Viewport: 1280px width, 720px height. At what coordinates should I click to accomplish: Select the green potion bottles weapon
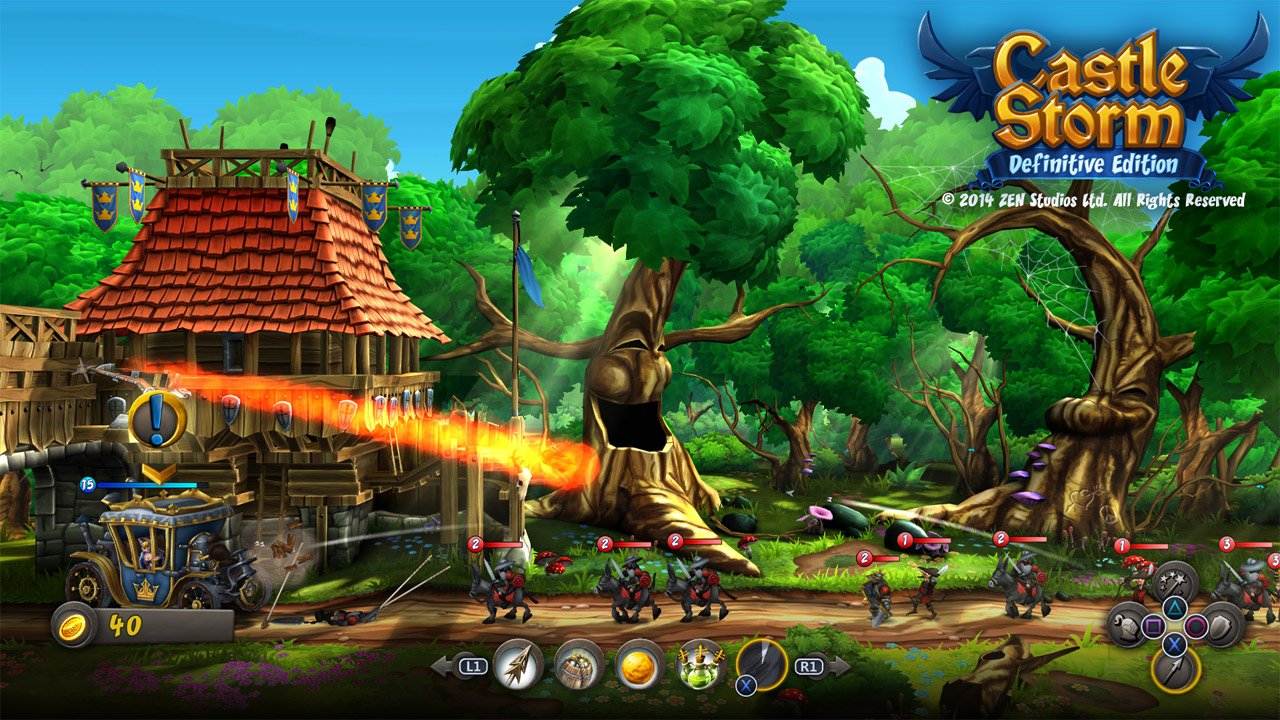pos(699,665)
